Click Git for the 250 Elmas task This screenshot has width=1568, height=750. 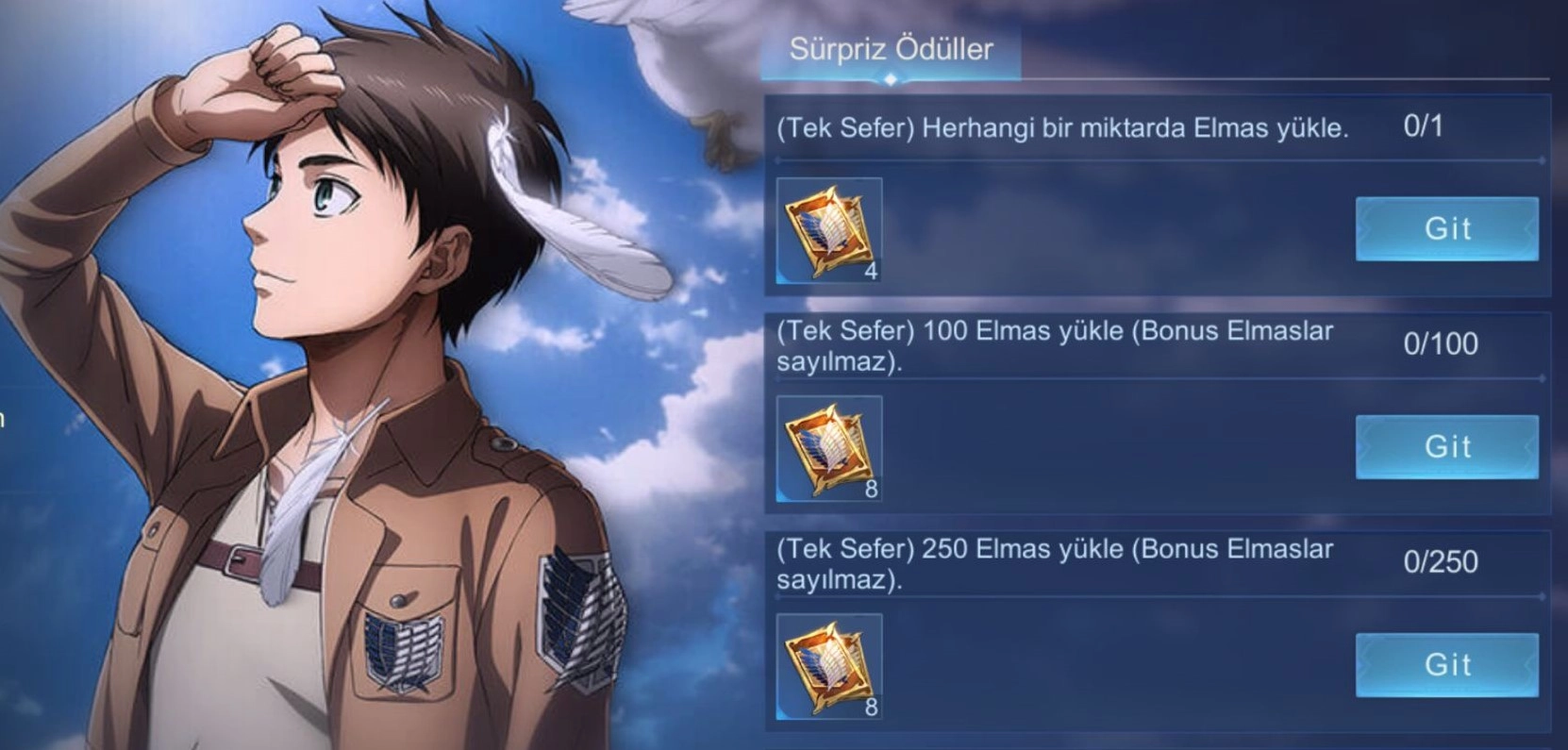[x=1446, y=664]
